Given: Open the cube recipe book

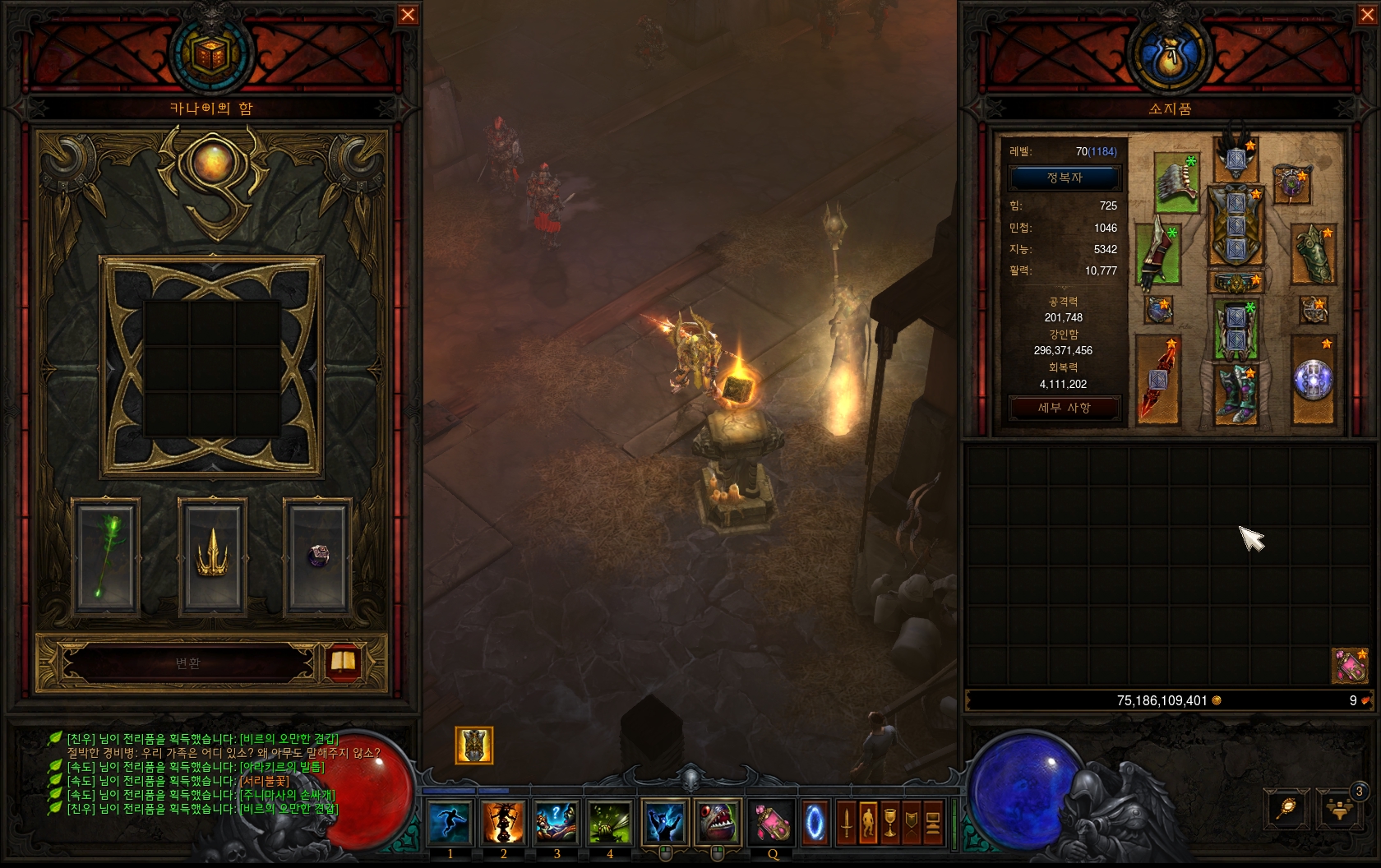Looking at the screenshot, I should pos(342,663).
